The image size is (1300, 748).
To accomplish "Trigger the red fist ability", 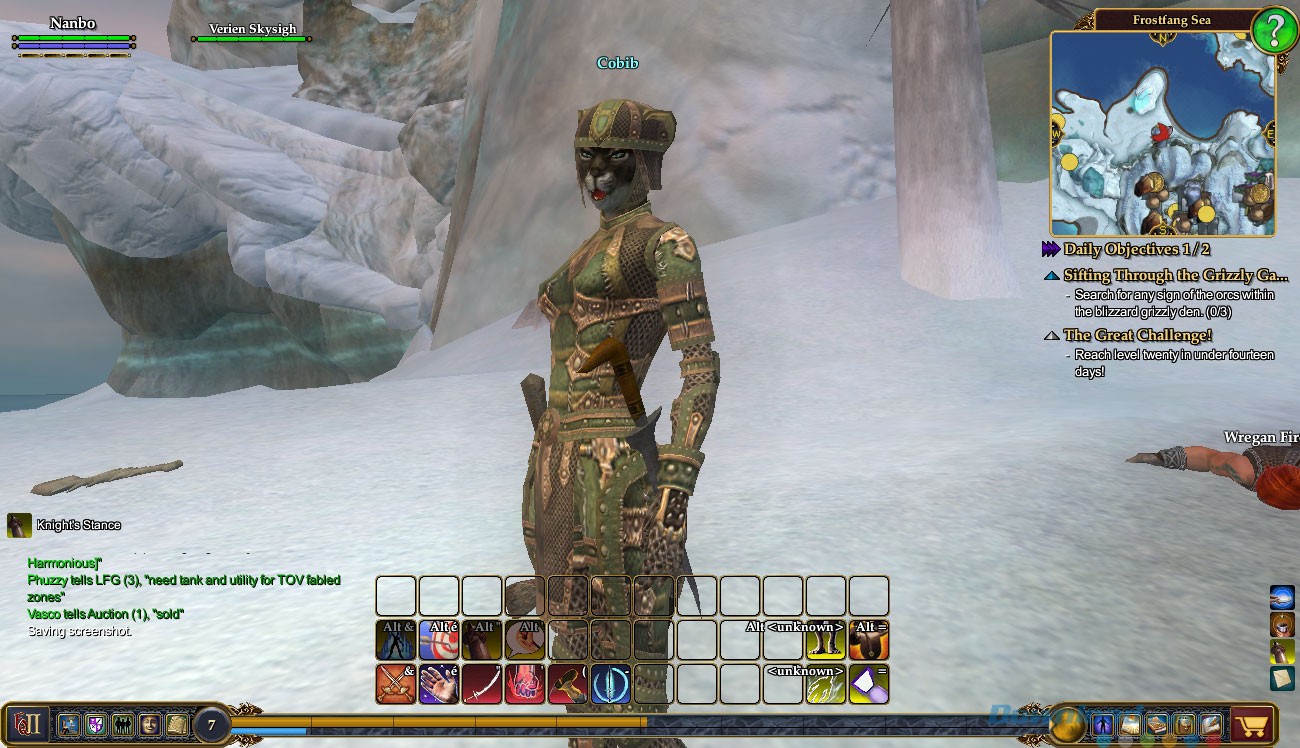I will point(524,684).
